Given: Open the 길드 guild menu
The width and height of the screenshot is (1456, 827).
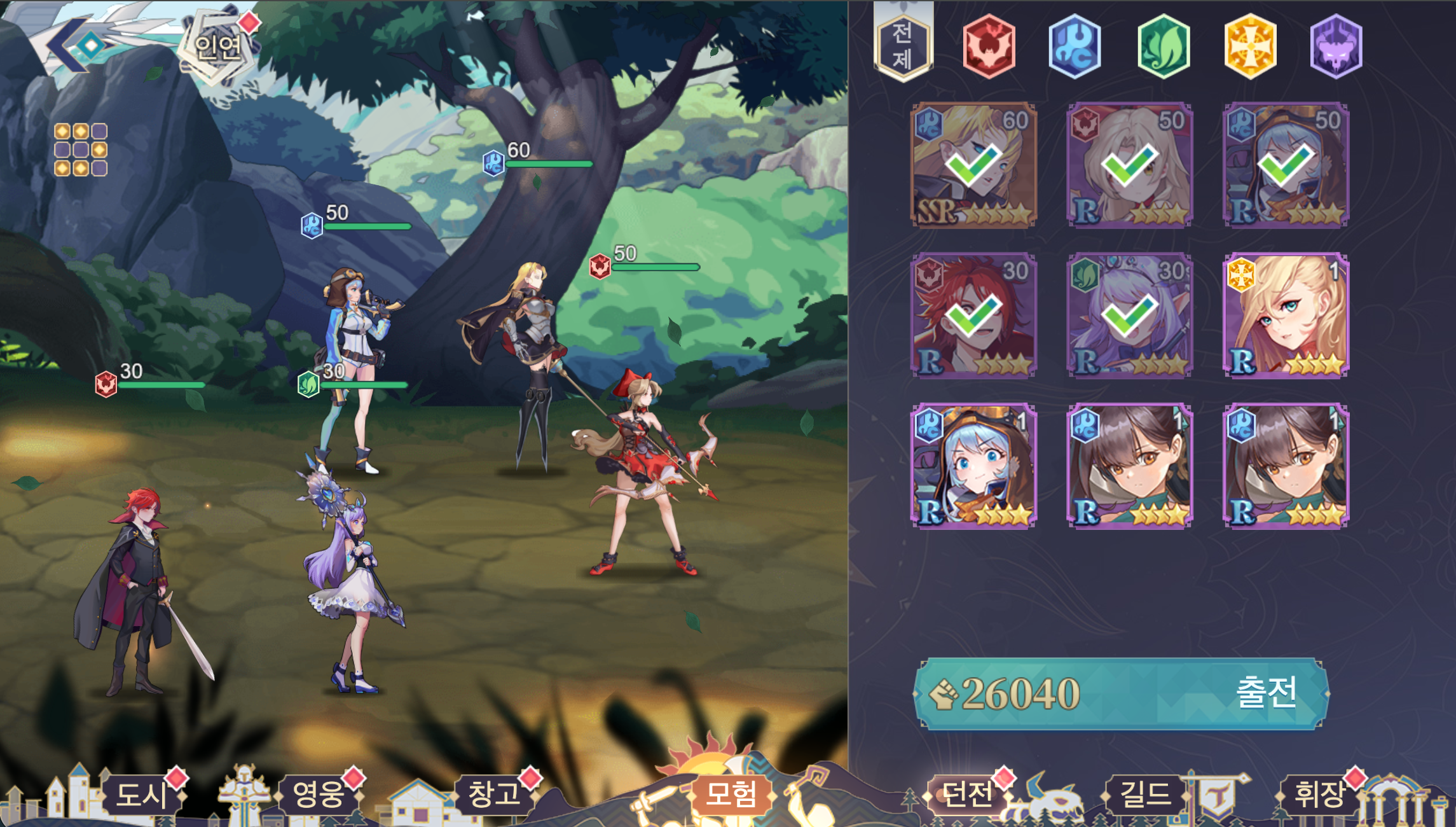Looking at the screenshot, I should tap(1144, 794).
